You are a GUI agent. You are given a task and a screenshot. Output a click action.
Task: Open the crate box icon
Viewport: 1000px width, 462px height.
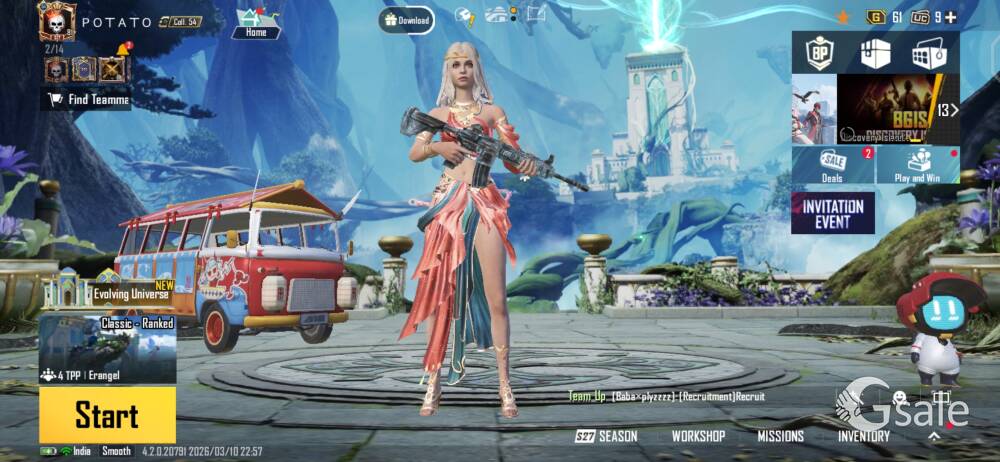(x=875, y=53)
